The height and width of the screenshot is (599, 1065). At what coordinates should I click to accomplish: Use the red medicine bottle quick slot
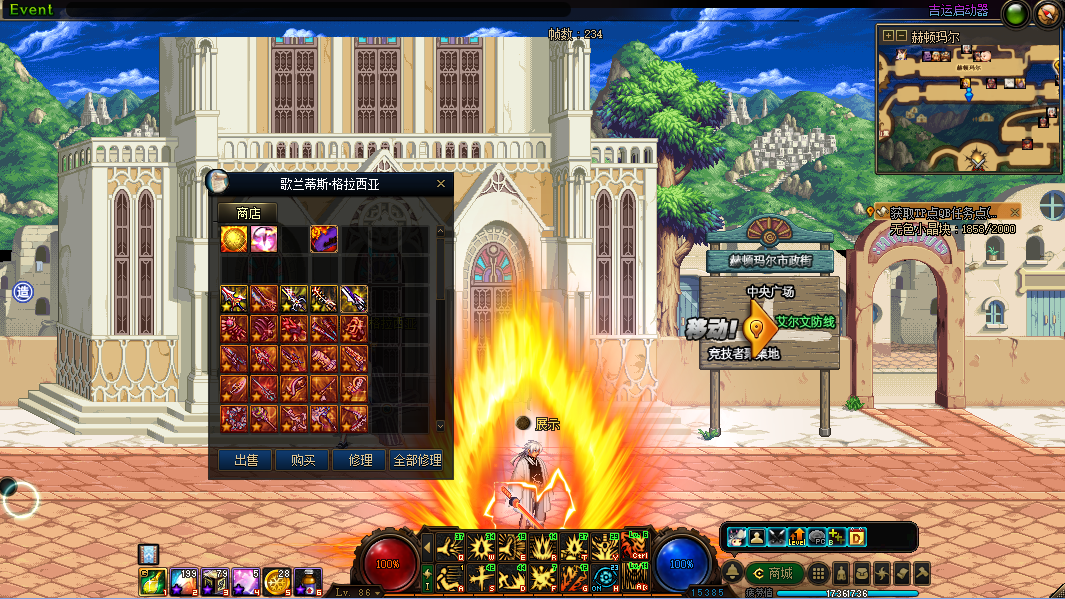point(308,580)
